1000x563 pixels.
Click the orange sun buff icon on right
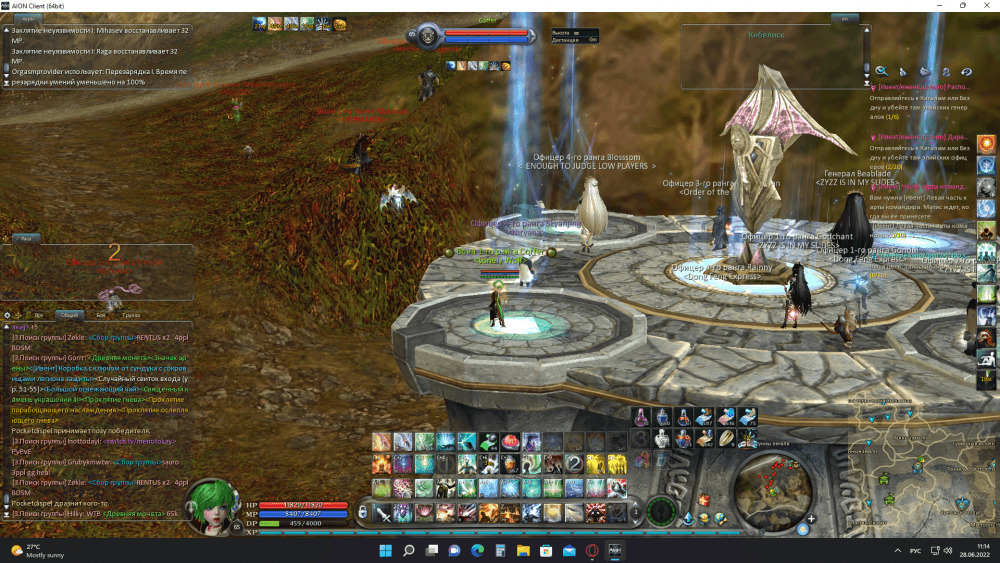coord(986,143)
